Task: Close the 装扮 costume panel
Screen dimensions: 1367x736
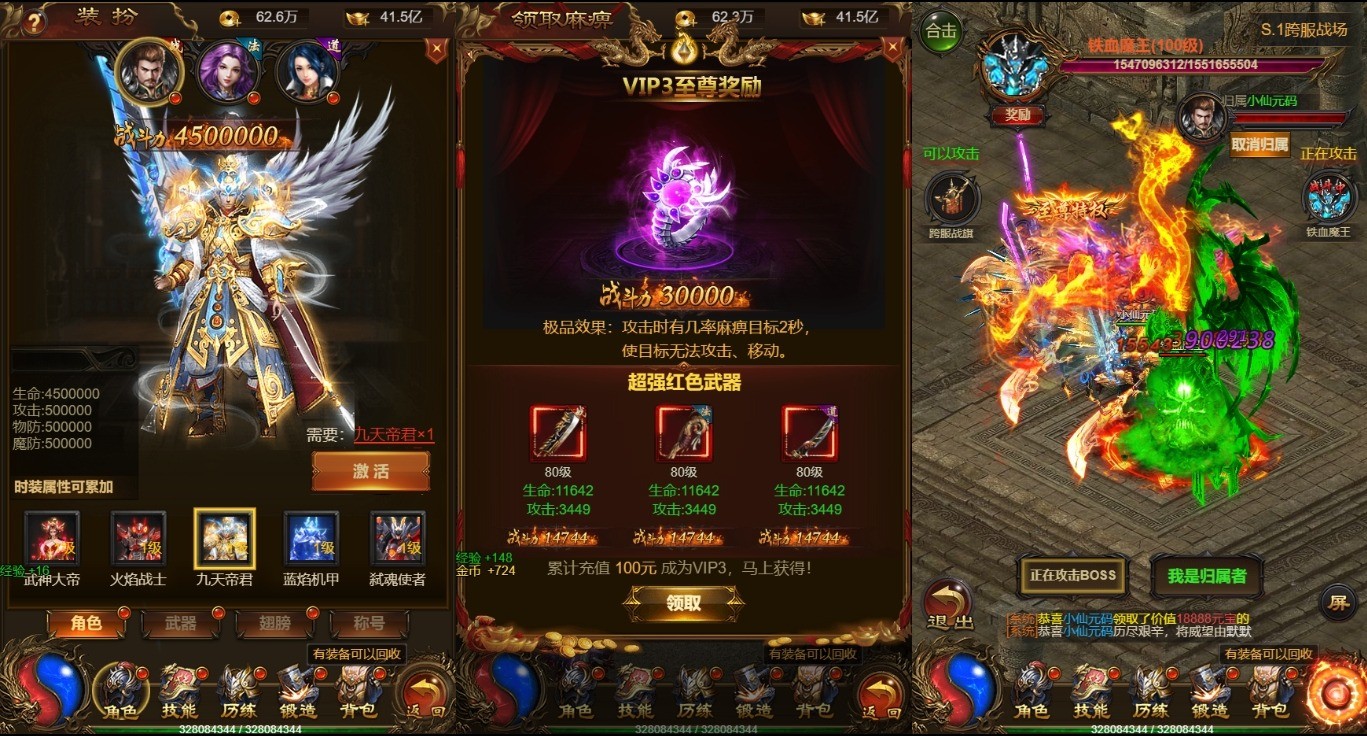Action: pyautogui.click(x=436, y=48)
